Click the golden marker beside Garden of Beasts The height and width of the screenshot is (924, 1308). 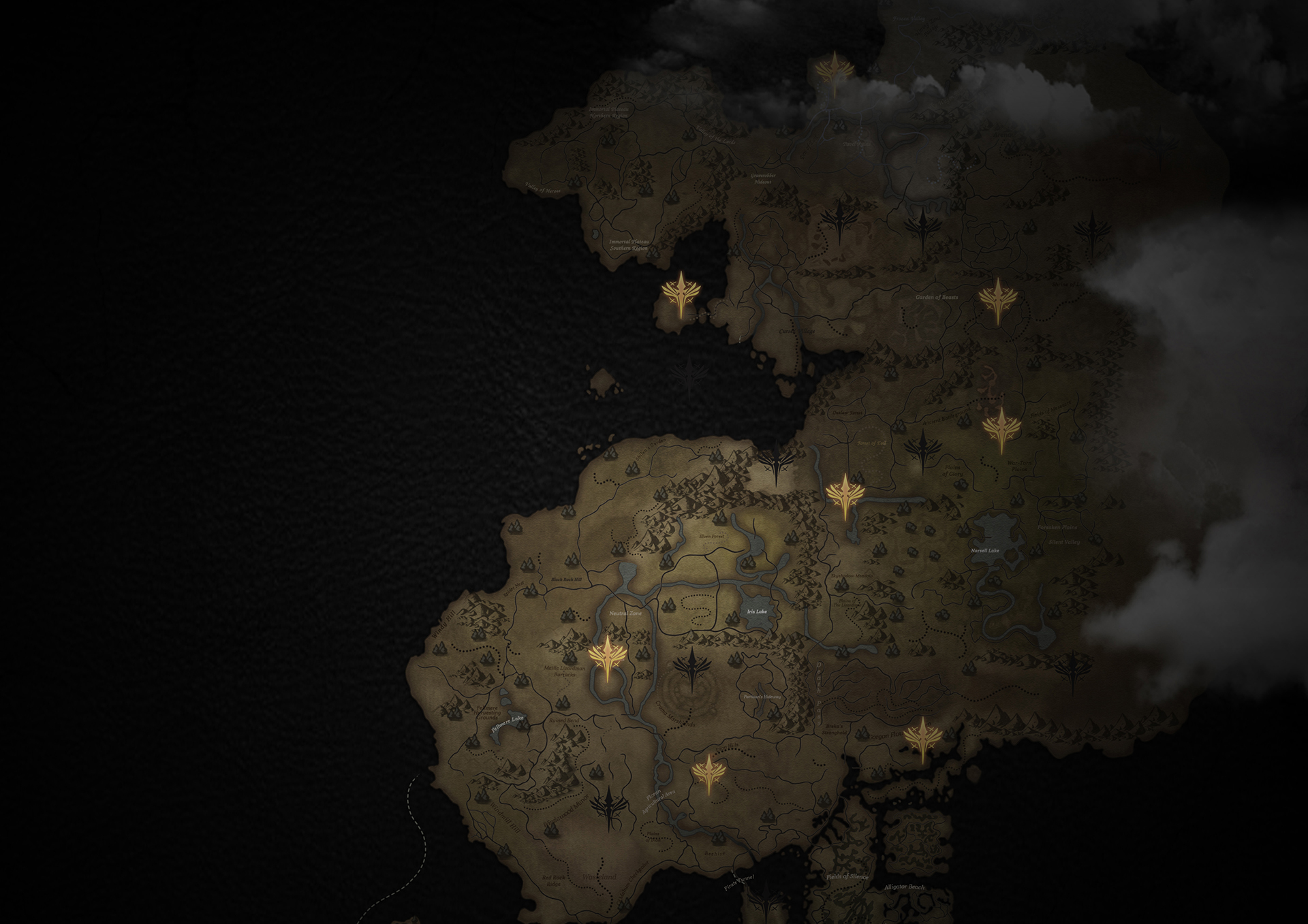[x=997, y=300]
